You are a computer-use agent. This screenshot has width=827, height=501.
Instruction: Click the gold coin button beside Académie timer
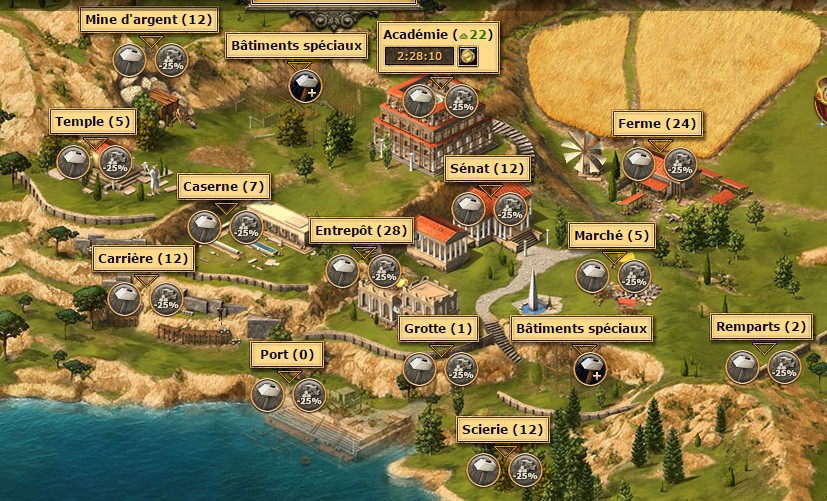point(467,56)
